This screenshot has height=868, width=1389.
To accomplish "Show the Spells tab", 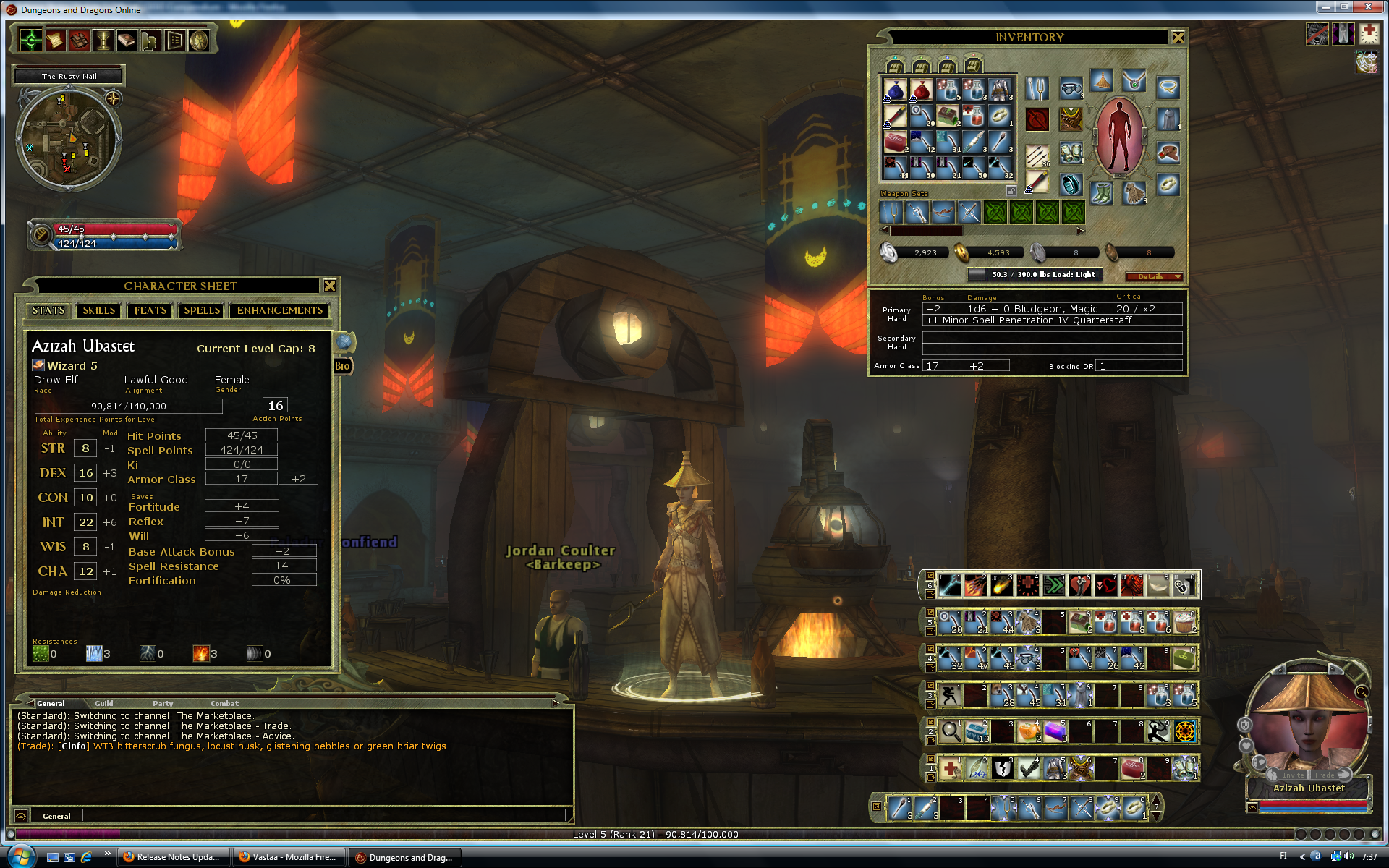I will click(x=202, y=310).
